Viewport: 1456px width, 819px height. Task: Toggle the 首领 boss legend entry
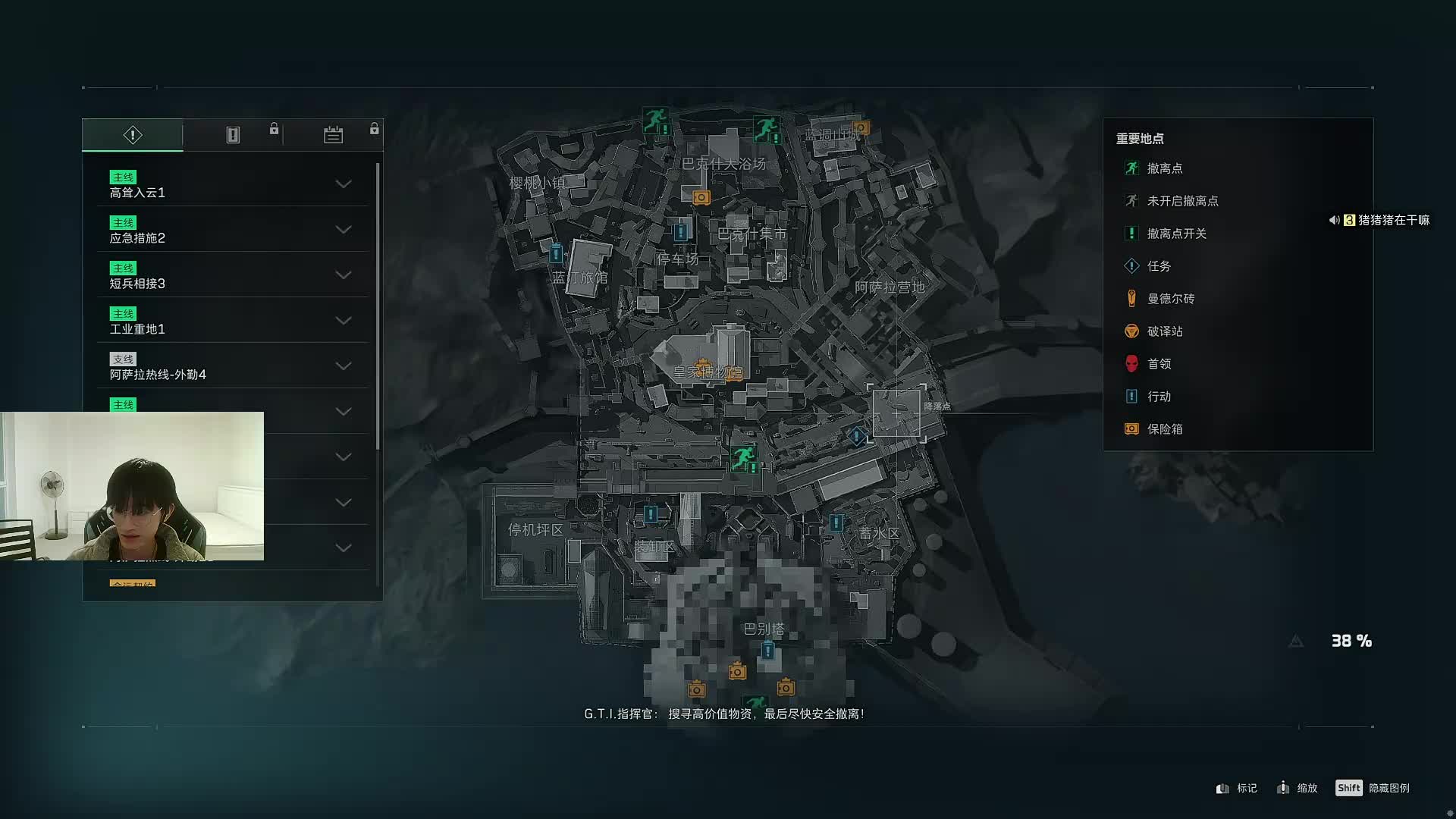(x=1158, y=364)
